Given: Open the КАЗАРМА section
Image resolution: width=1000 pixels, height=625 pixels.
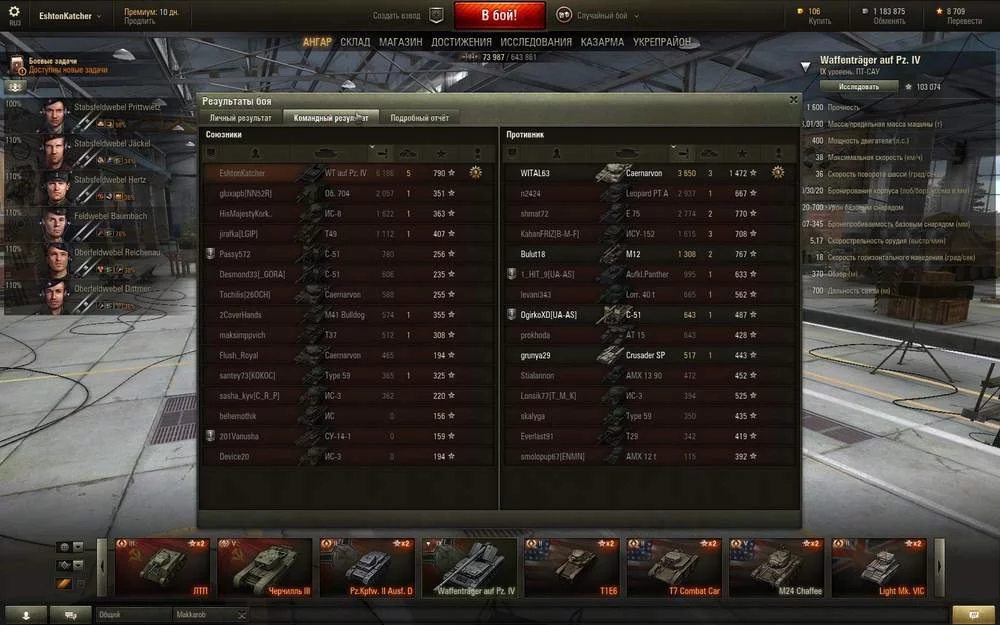Looking at the screenshot, I should pos(603,42).
